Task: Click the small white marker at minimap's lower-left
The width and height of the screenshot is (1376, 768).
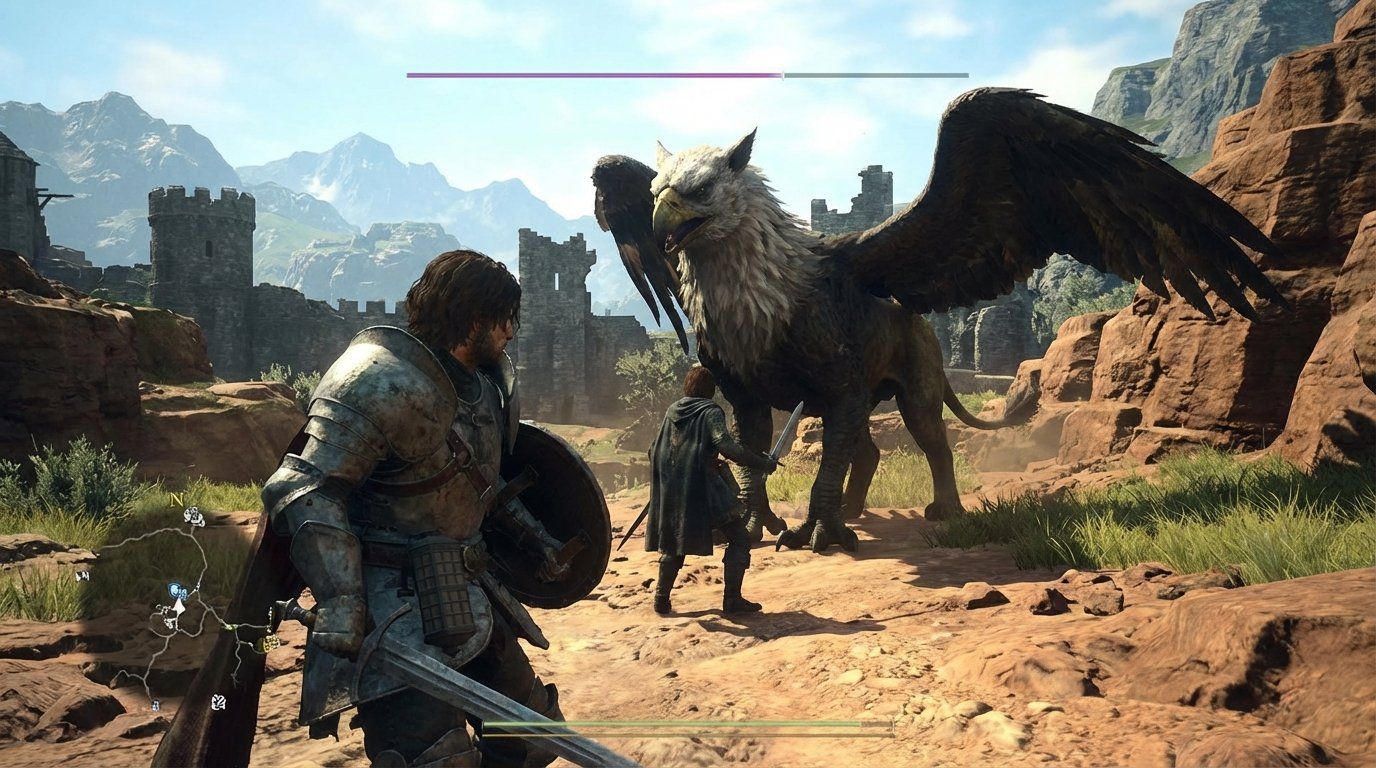Action: coord(154,703)
